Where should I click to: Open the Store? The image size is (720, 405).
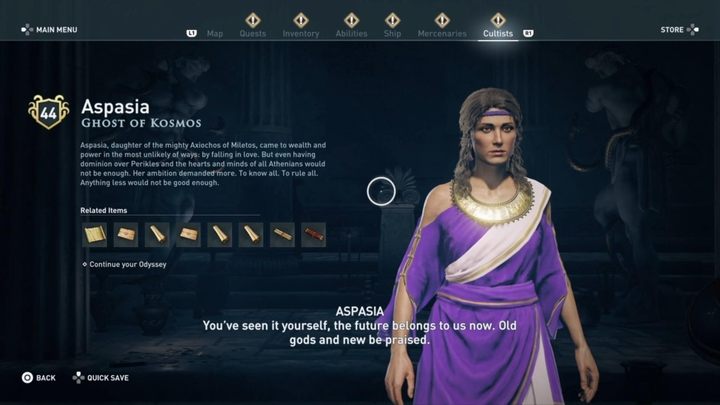(x=679, y=30)
